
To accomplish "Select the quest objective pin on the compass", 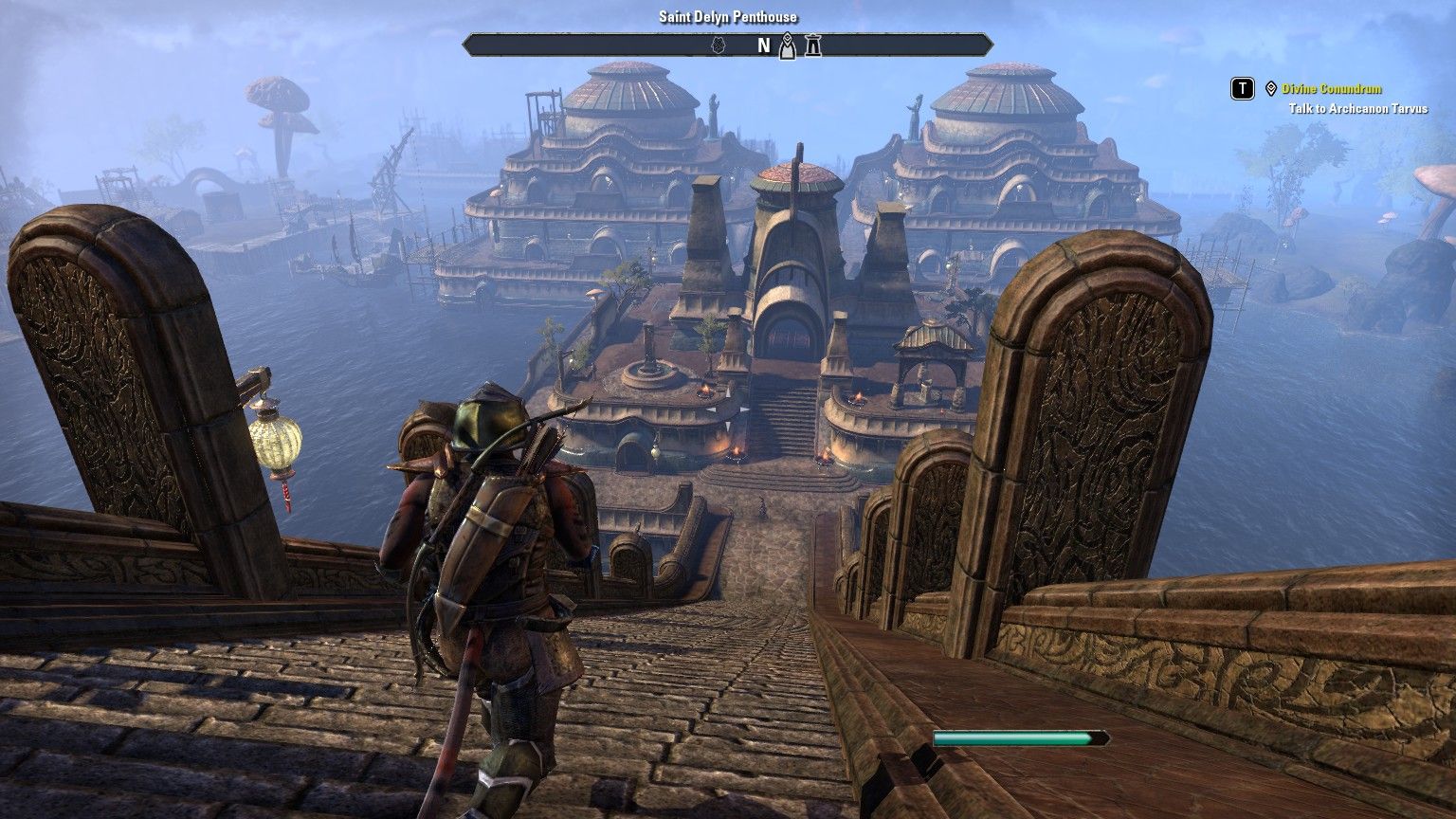I will coord(787,45).
